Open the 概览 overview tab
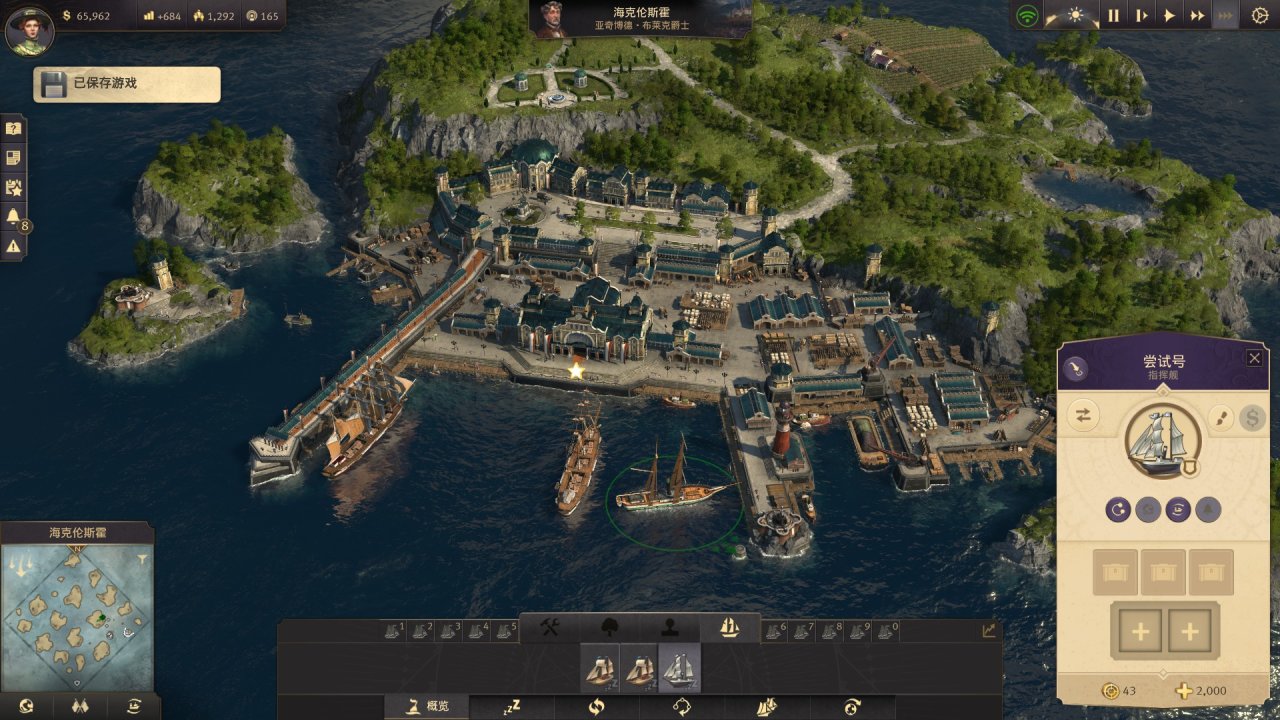1280x720 pixels. 427,706
